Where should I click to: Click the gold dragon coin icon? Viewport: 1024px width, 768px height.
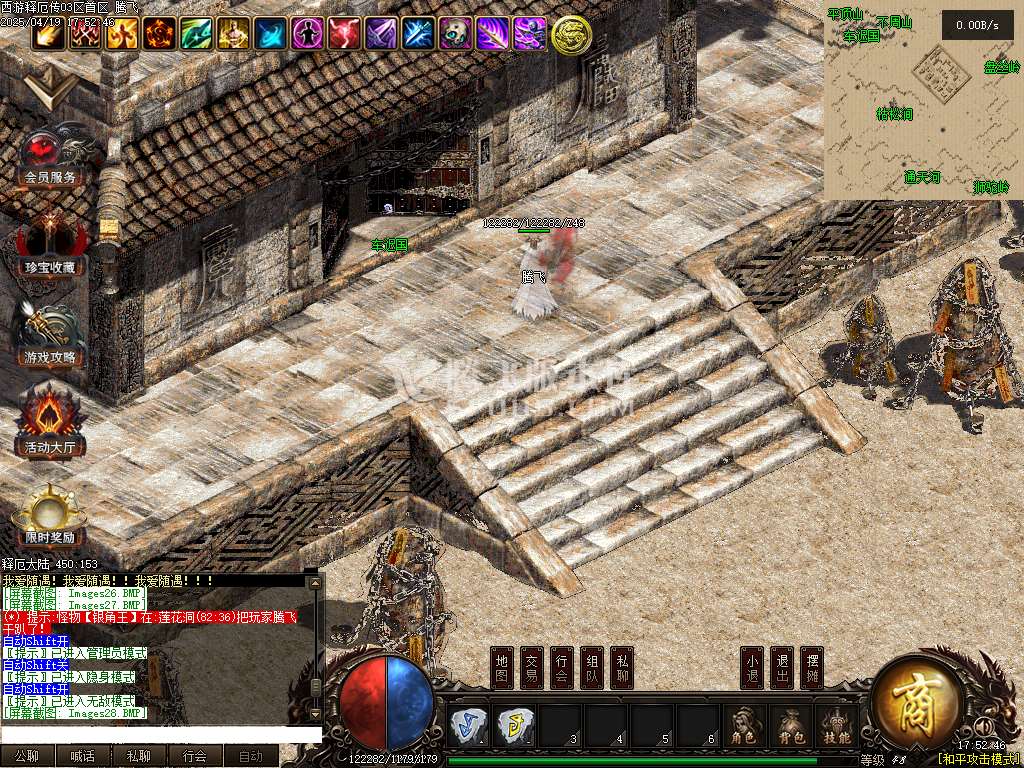(571, 35)
